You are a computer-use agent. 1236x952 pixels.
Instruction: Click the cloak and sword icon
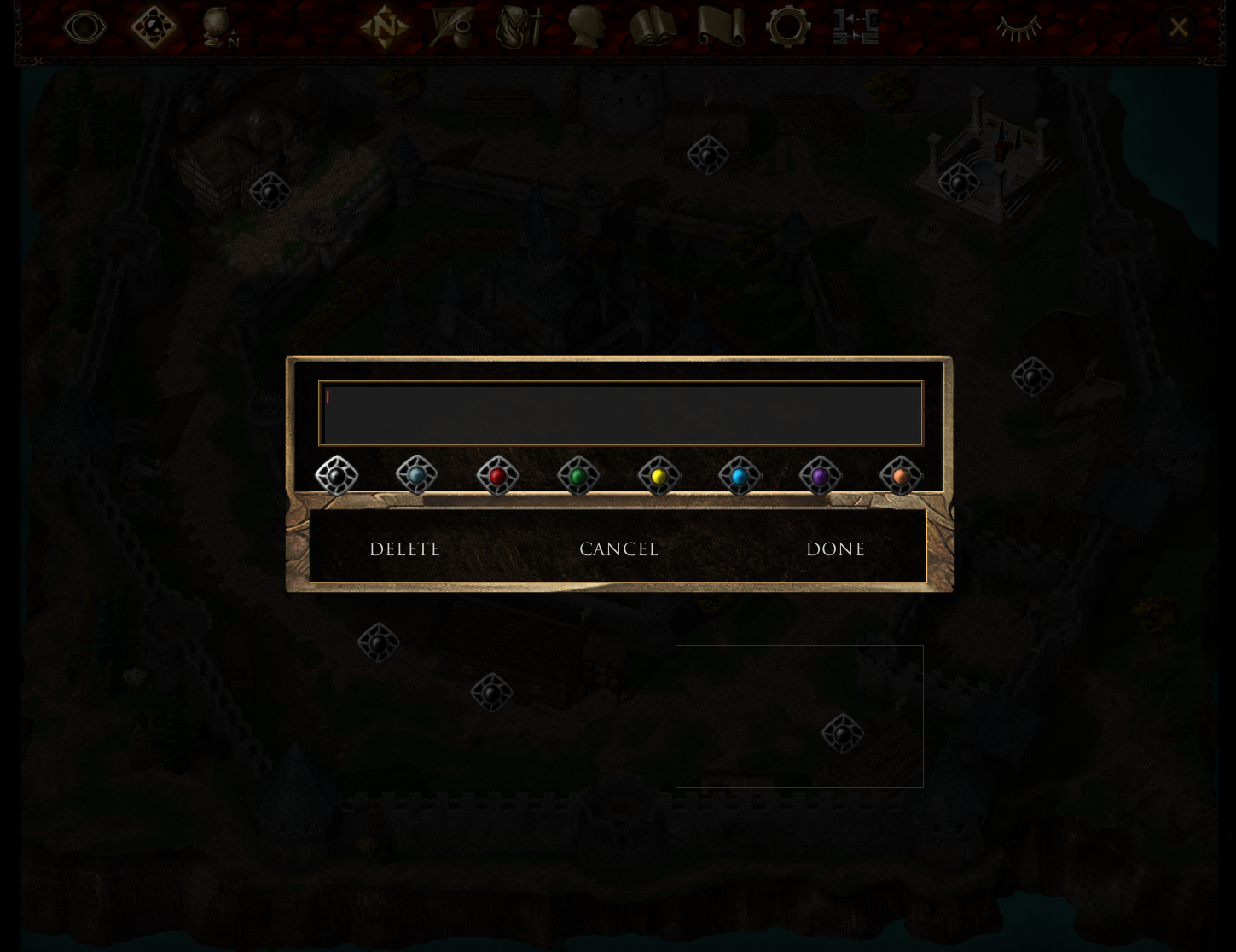click(x=518, y=26)
